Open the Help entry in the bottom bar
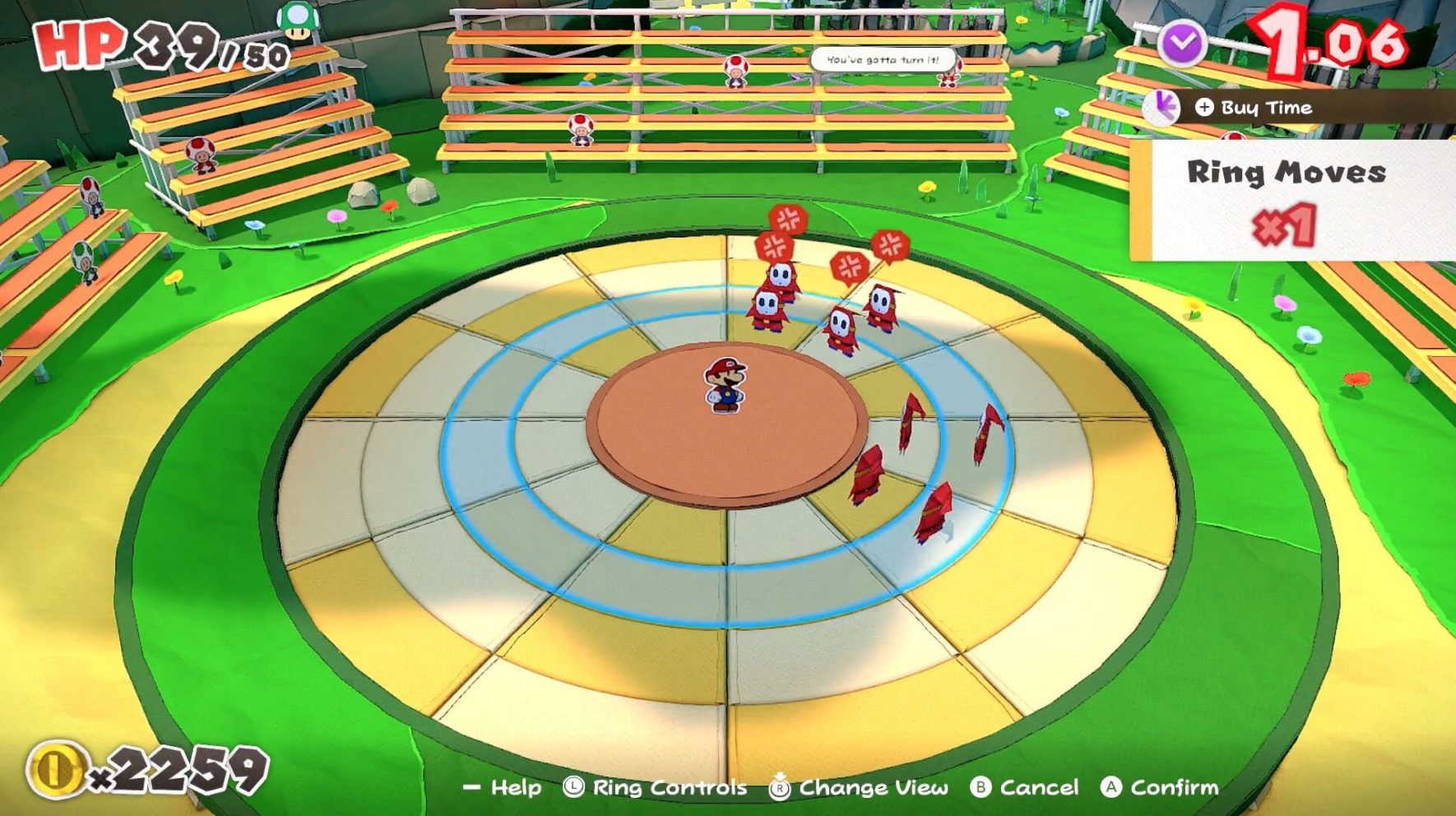 (x=503, y=788)
